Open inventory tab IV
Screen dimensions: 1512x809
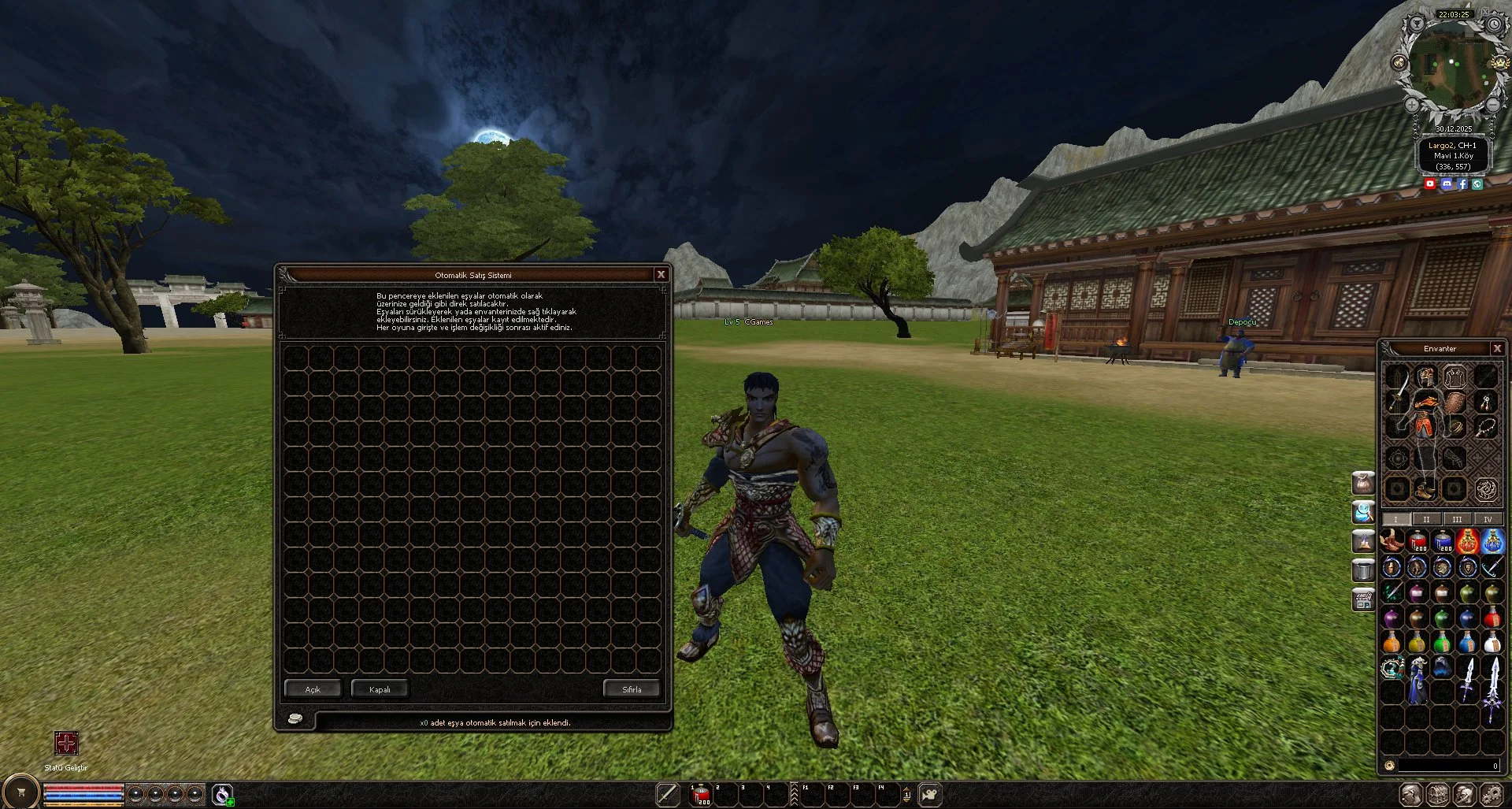click(1488, 519)
